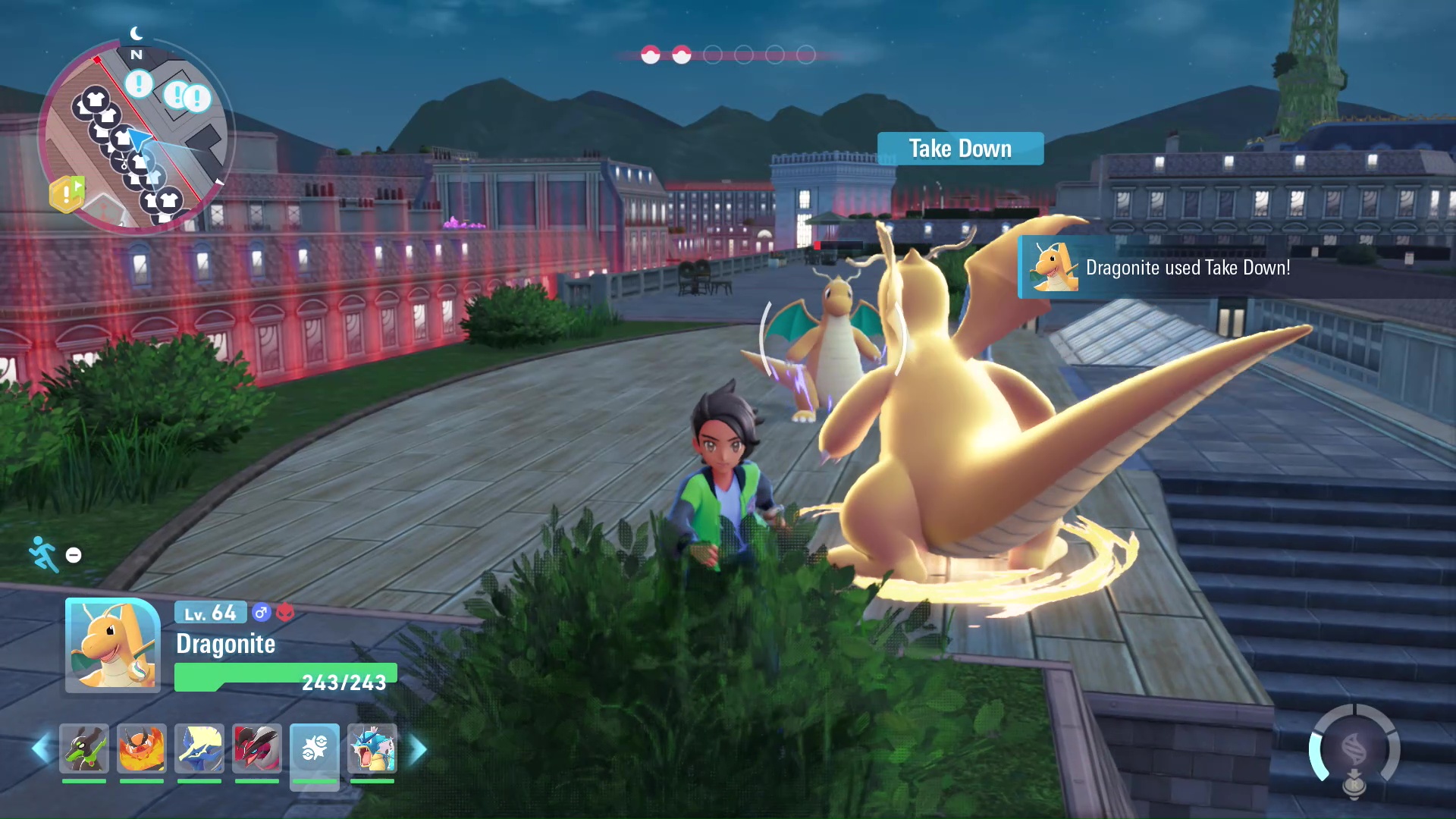
Task: Click the N compass marker on the minimap
Action: [136, 54]
